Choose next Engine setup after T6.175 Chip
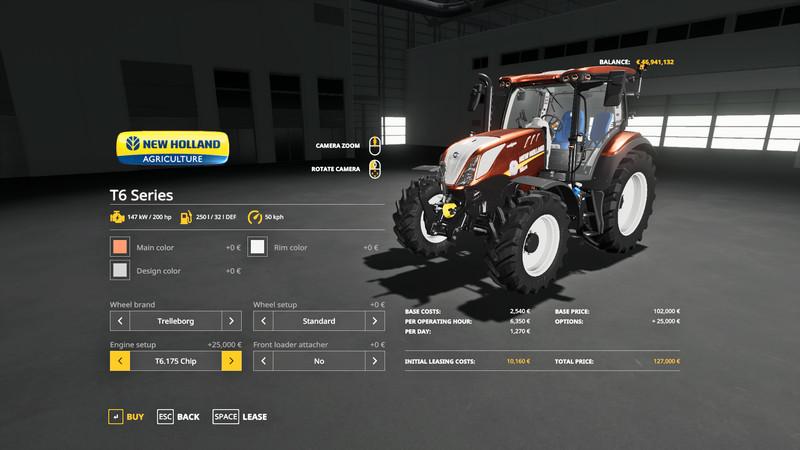The width and height of the screenshot is (800, 450). (231, 361)
